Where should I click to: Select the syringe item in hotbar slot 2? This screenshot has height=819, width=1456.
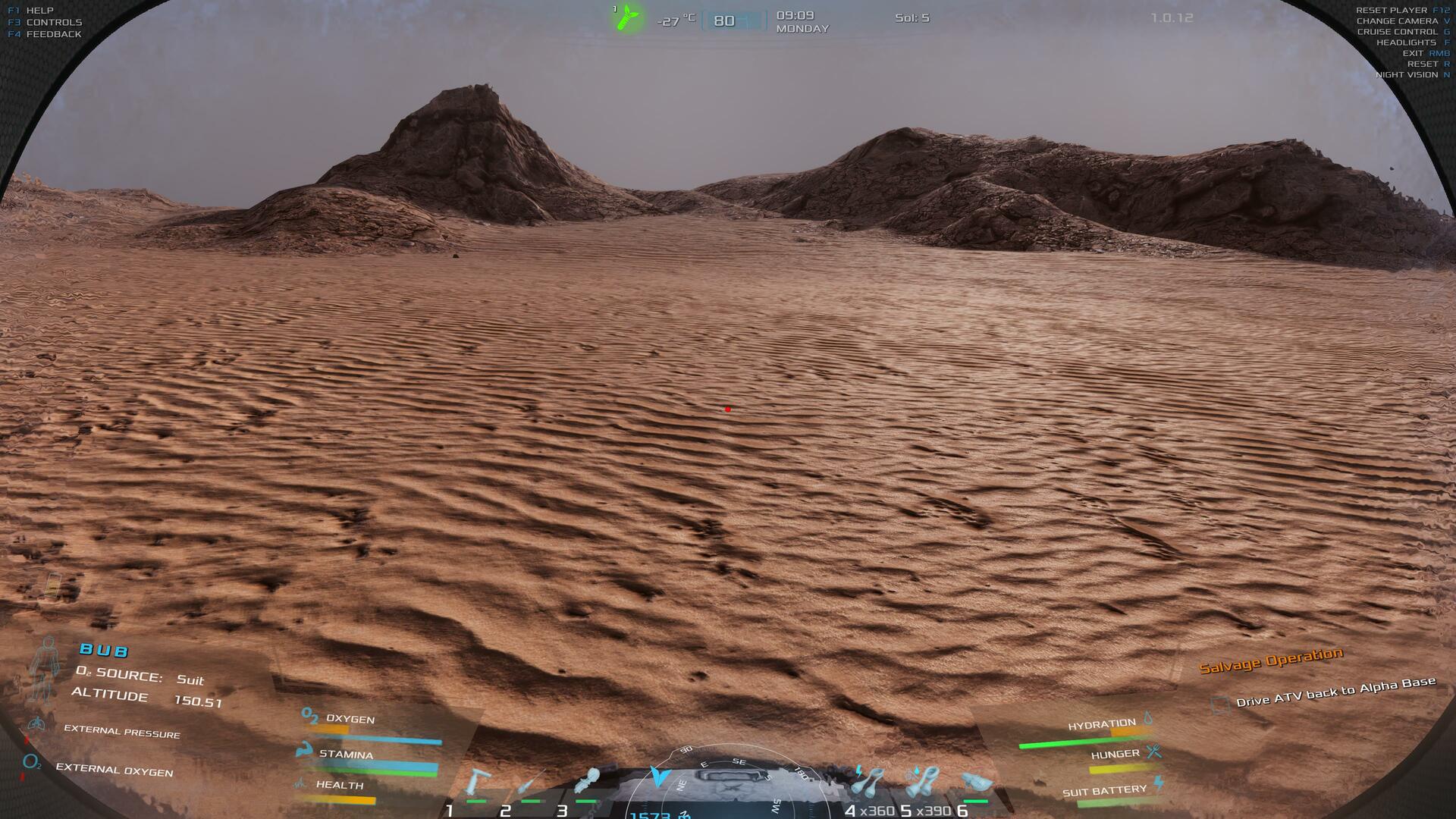pyautogui.click(x=531, y=783)
